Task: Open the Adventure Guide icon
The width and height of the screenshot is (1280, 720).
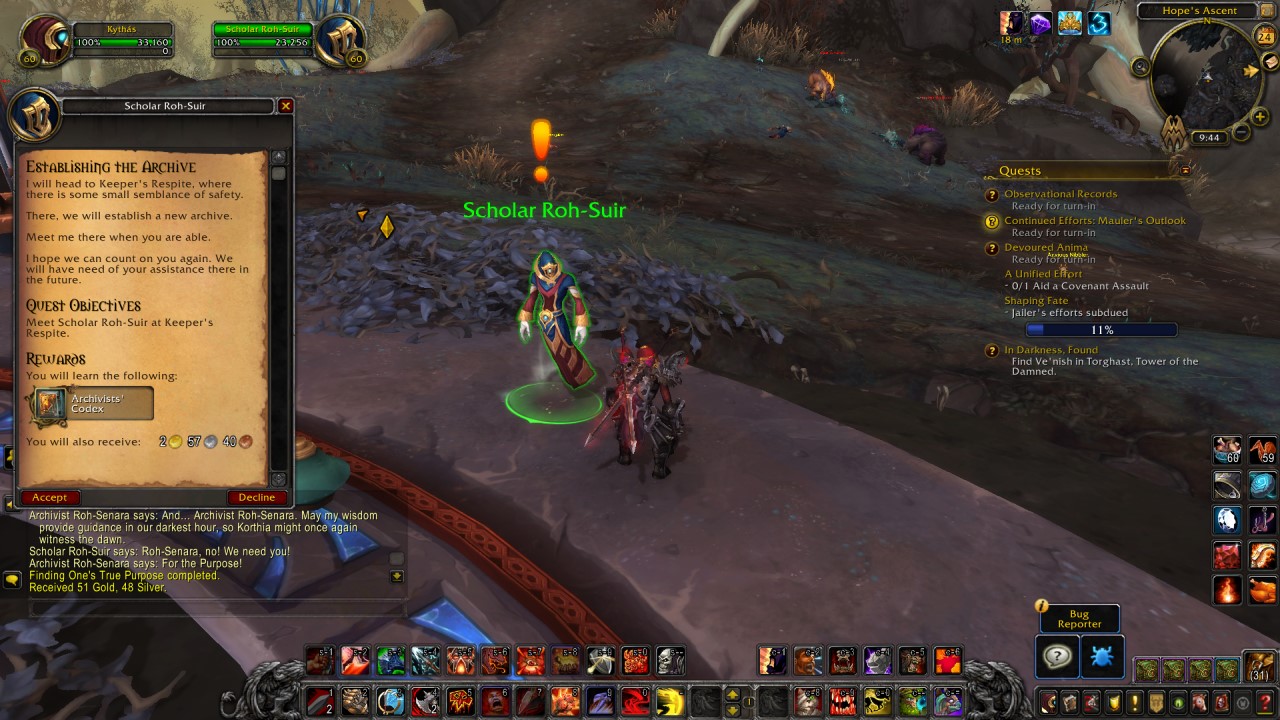Action: (1220, 700)
